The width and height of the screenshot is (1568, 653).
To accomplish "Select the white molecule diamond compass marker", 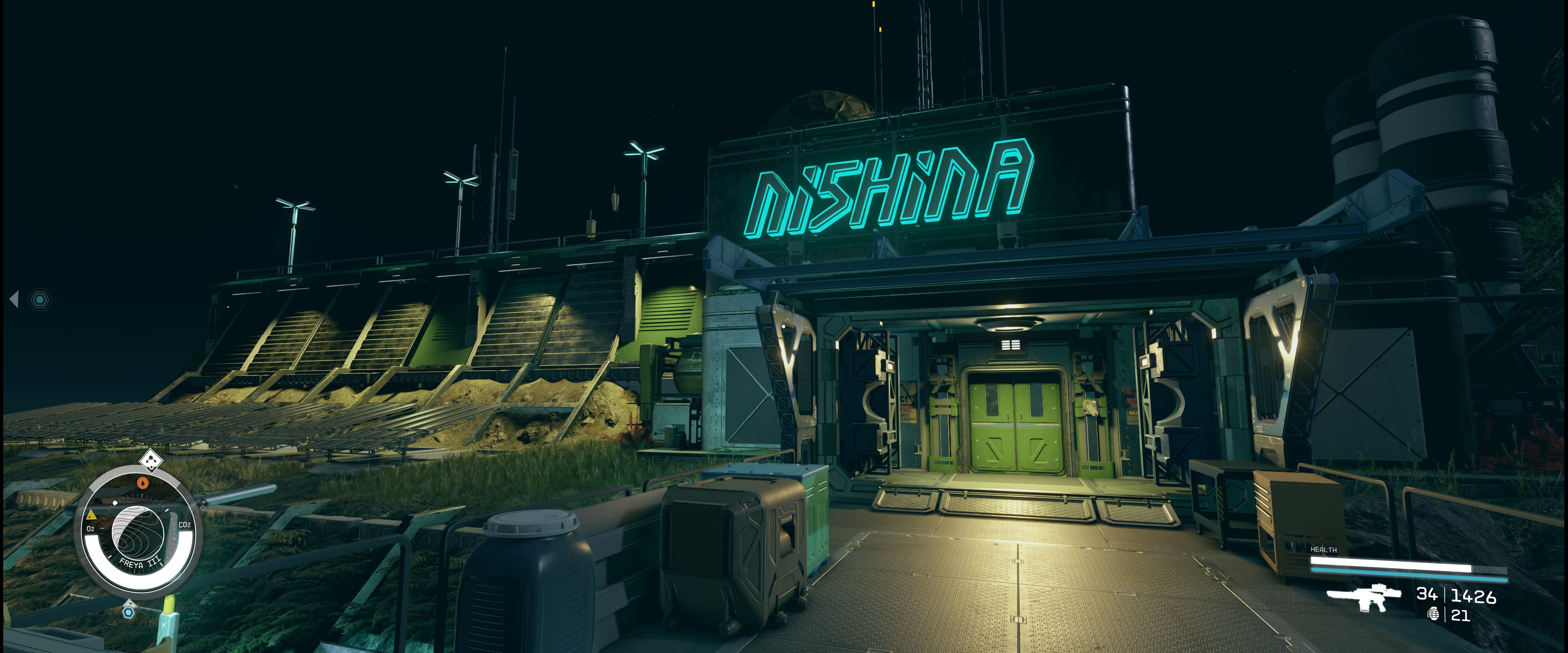I will tap(151, 461).
